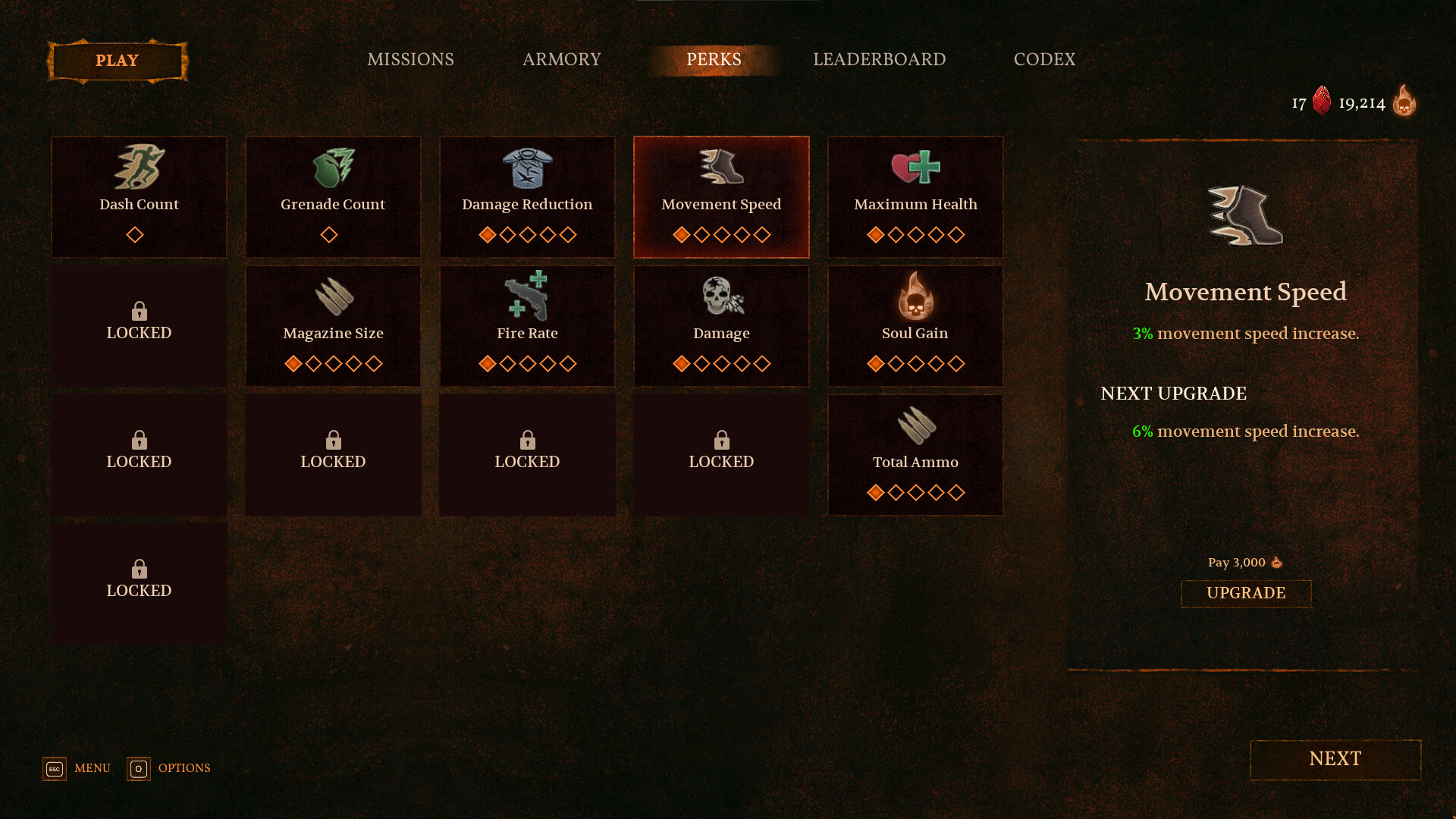Viewport: 1456px width, 819px height.
Task: Switch to the CODEX tab
Action: click(1045, 59)
